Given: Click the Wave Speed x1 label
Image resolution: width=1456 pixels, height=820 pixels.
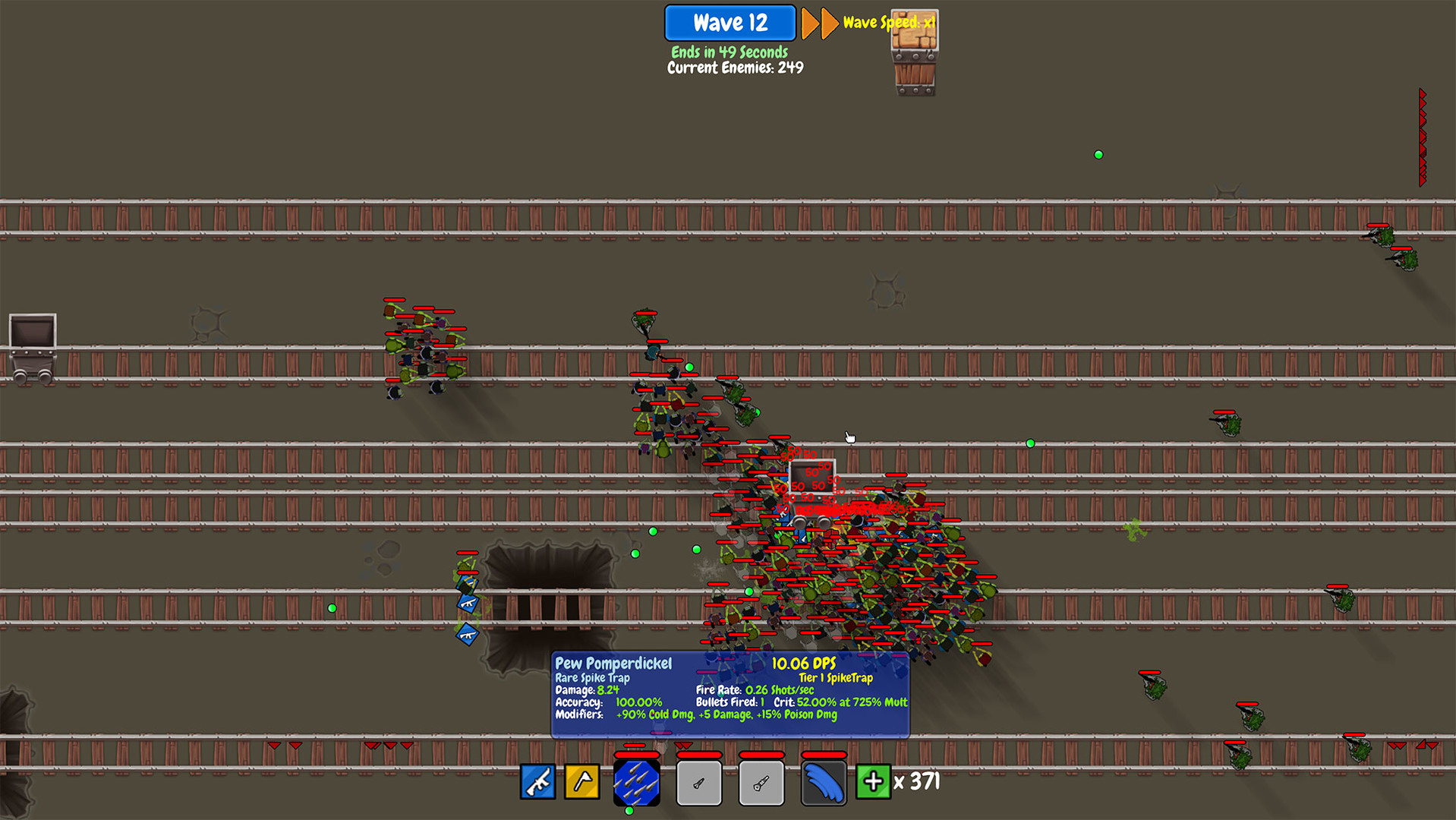Looking at the screenshot, I should click(888, 23).
